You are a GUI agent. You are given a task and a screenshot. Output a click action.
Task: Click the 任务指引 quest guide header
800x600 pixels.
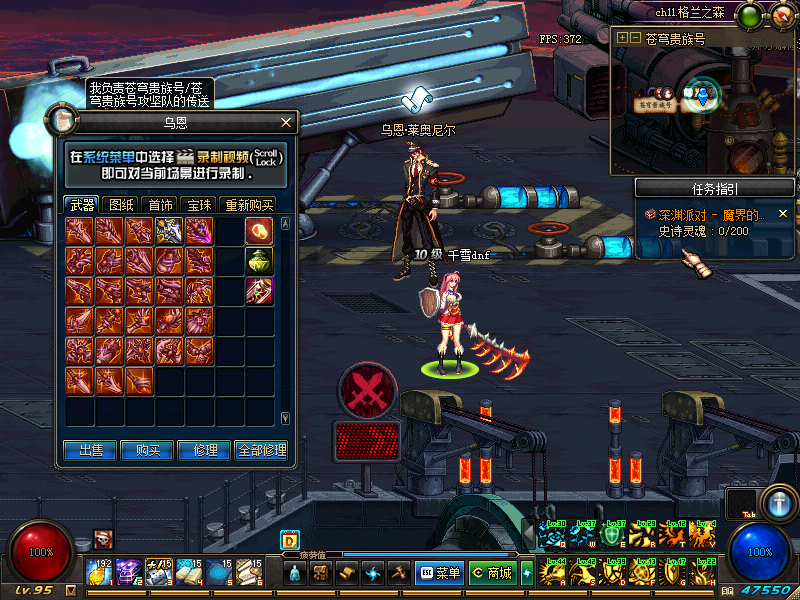(714, 188)
